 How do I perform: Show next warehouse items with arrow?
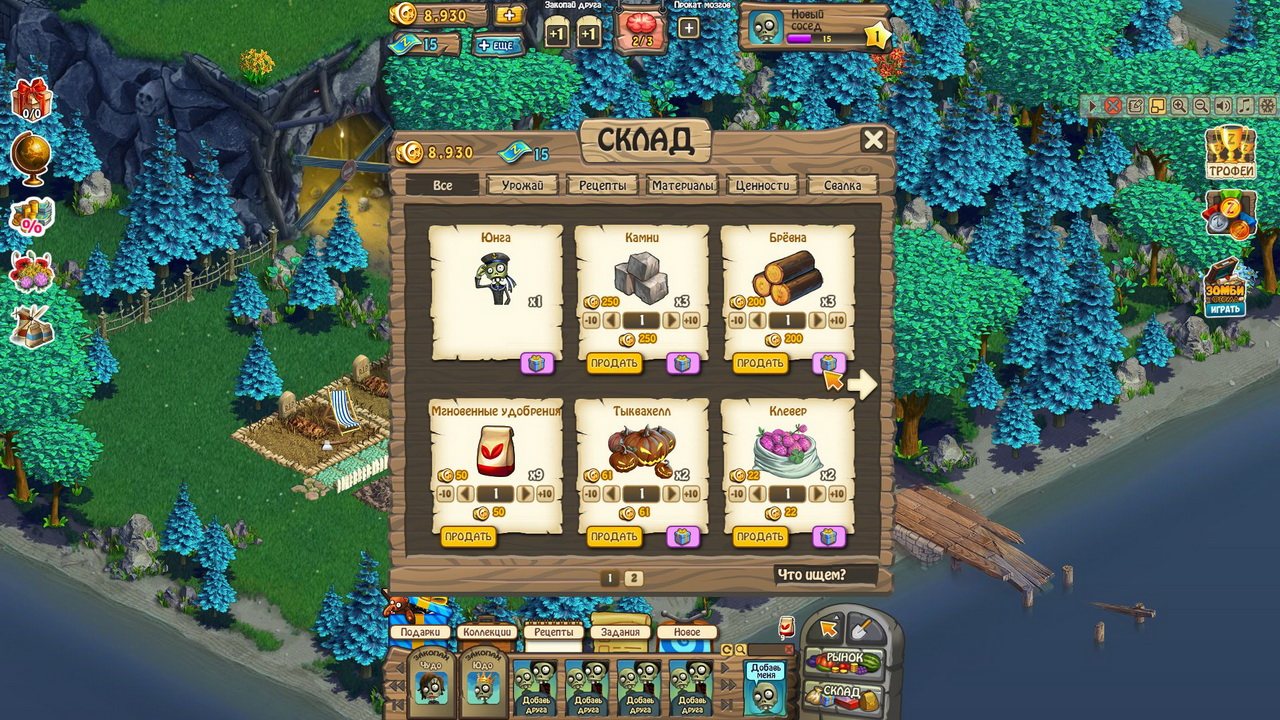[862, 384]
